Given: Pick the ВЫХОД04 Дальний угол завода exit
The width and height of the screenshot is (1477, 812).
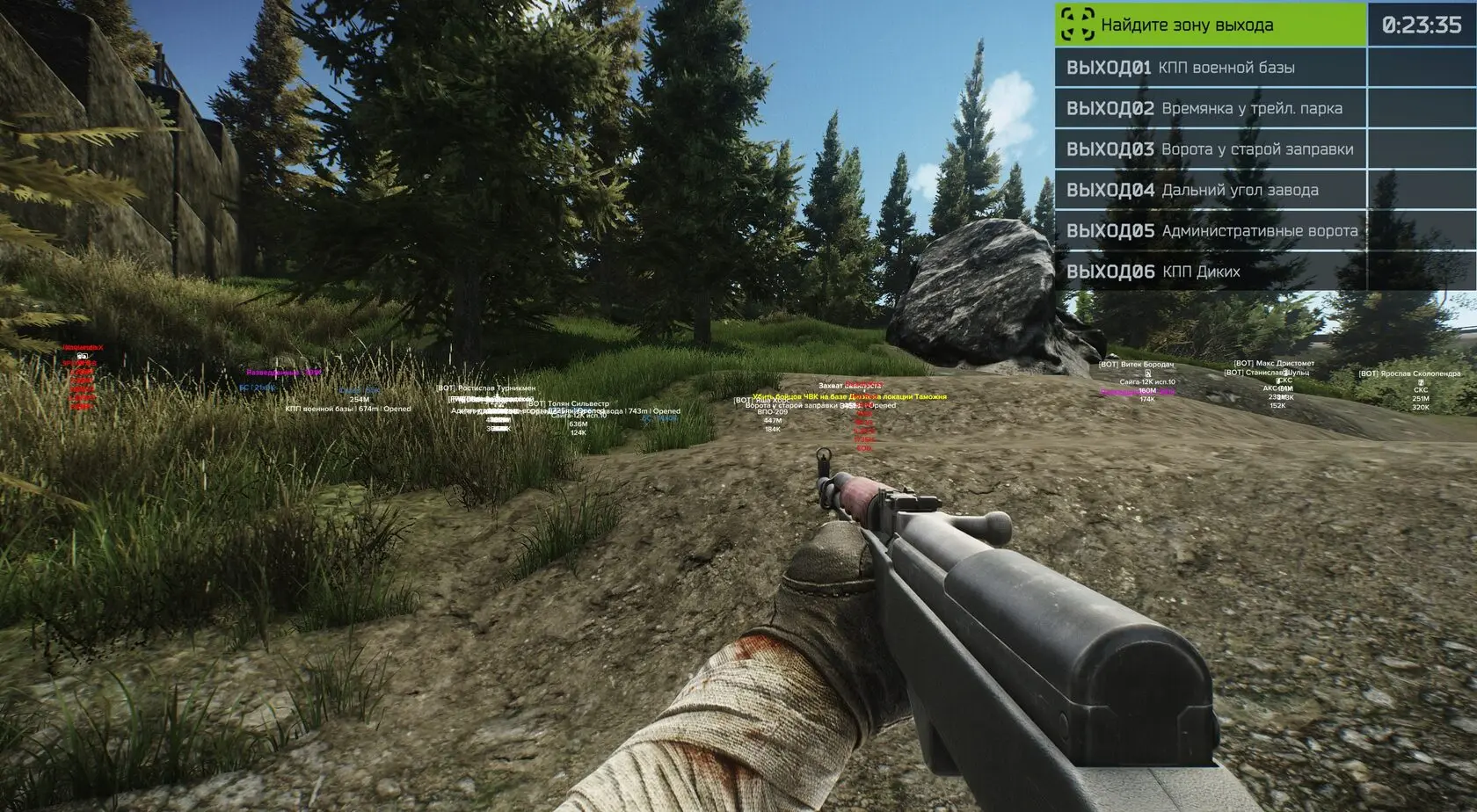Looking at the screenshot, I should [1211, 190].
